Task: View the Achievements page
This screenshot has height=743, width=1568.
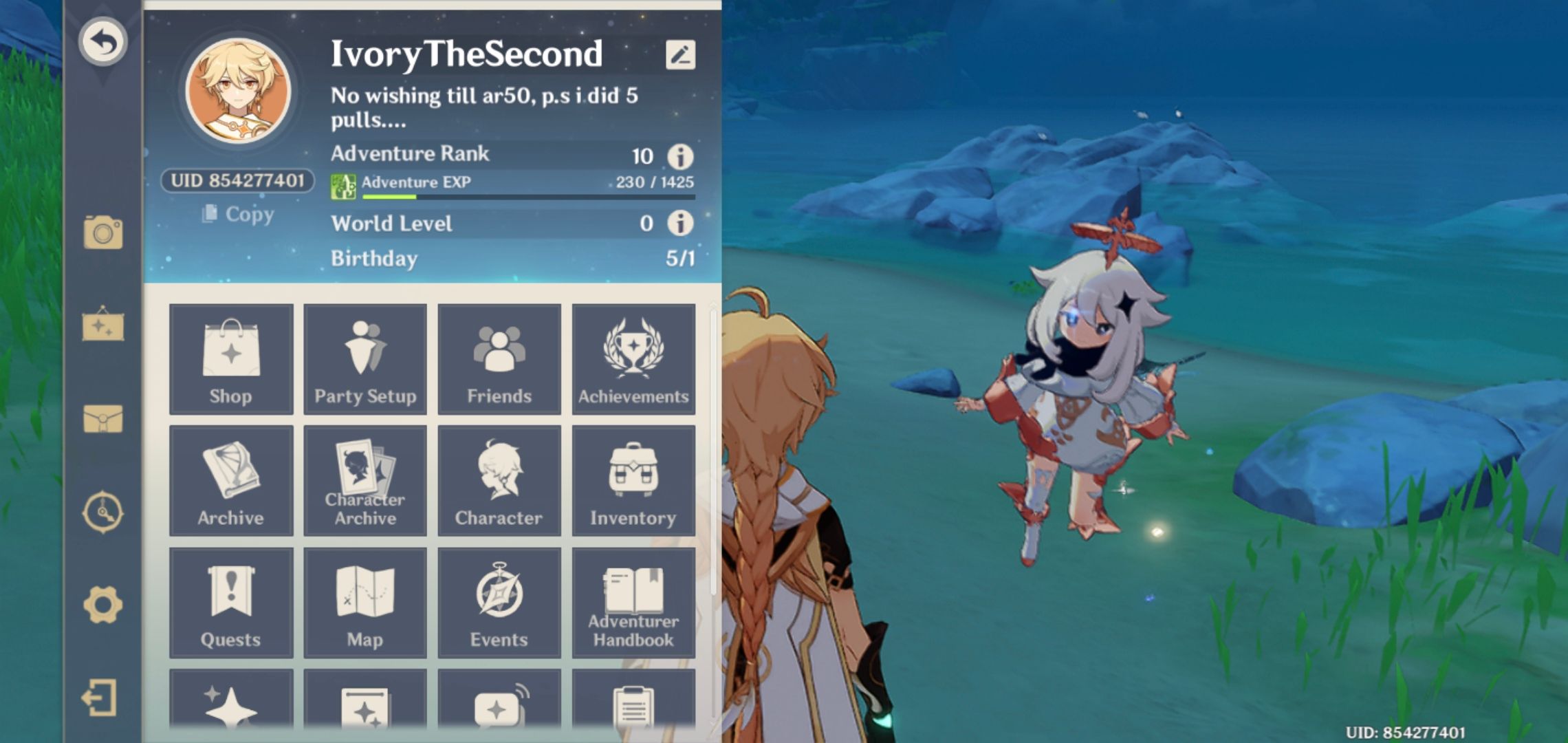Action: [633, 360]
